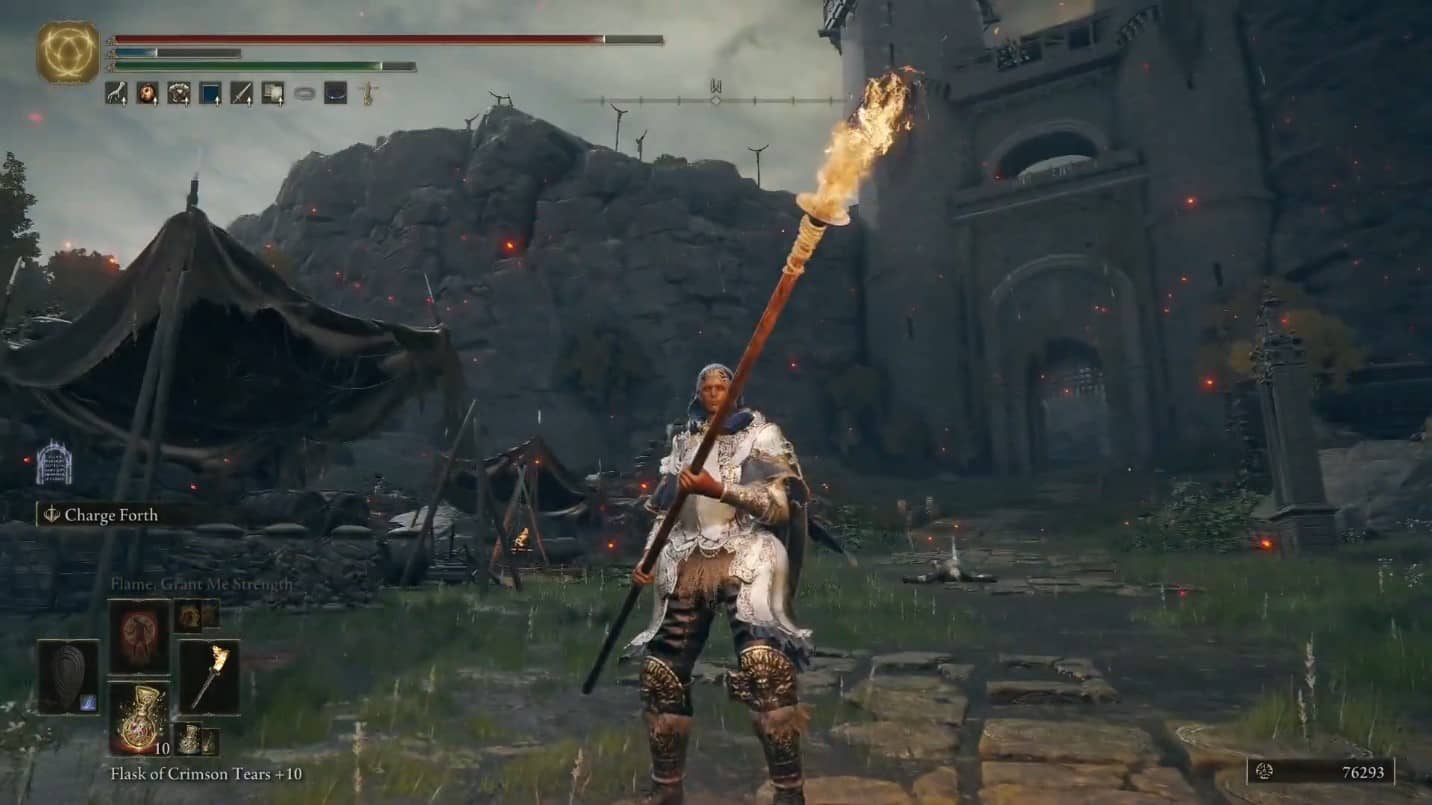1432x805 pixels.
Task: Click the Flask of Crimson Tears +10 label
Action: [x=175, y=773]
